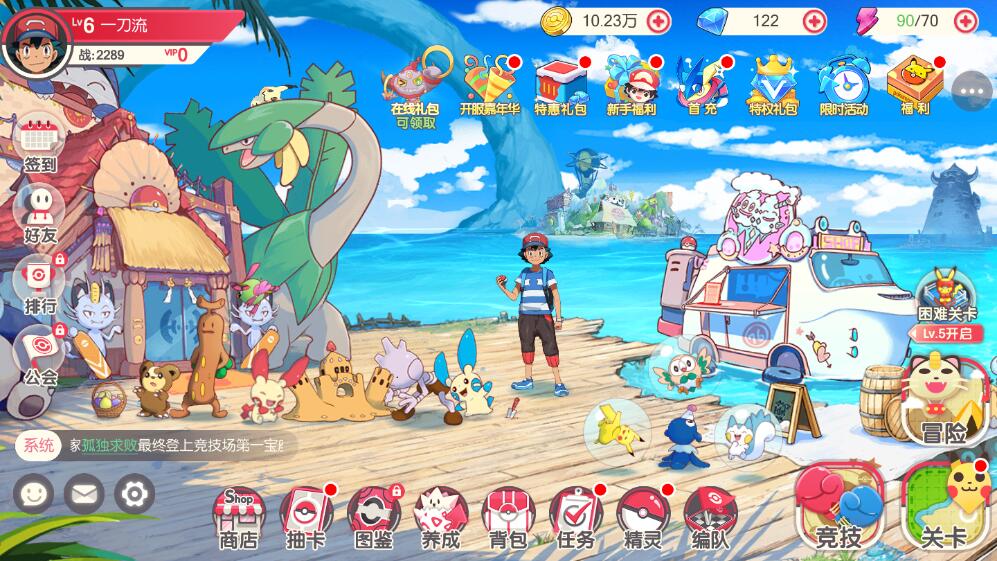Open the gear settings icon

tap(134, 493)
